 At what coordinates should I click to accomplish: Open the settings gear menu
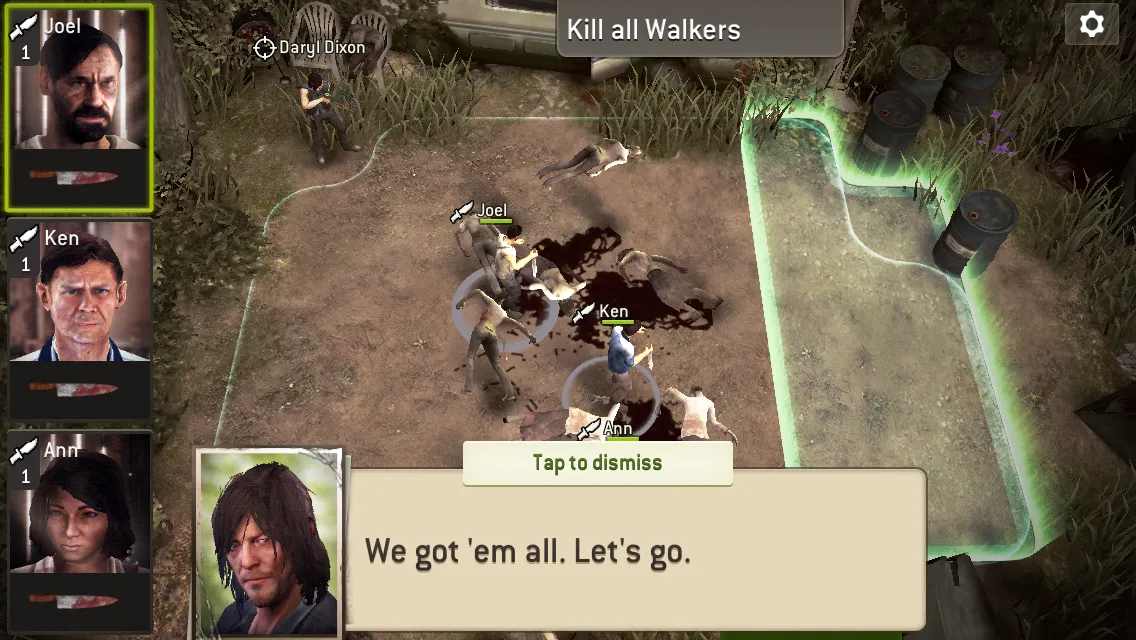pyautogui.click(x=1091, y=24)
